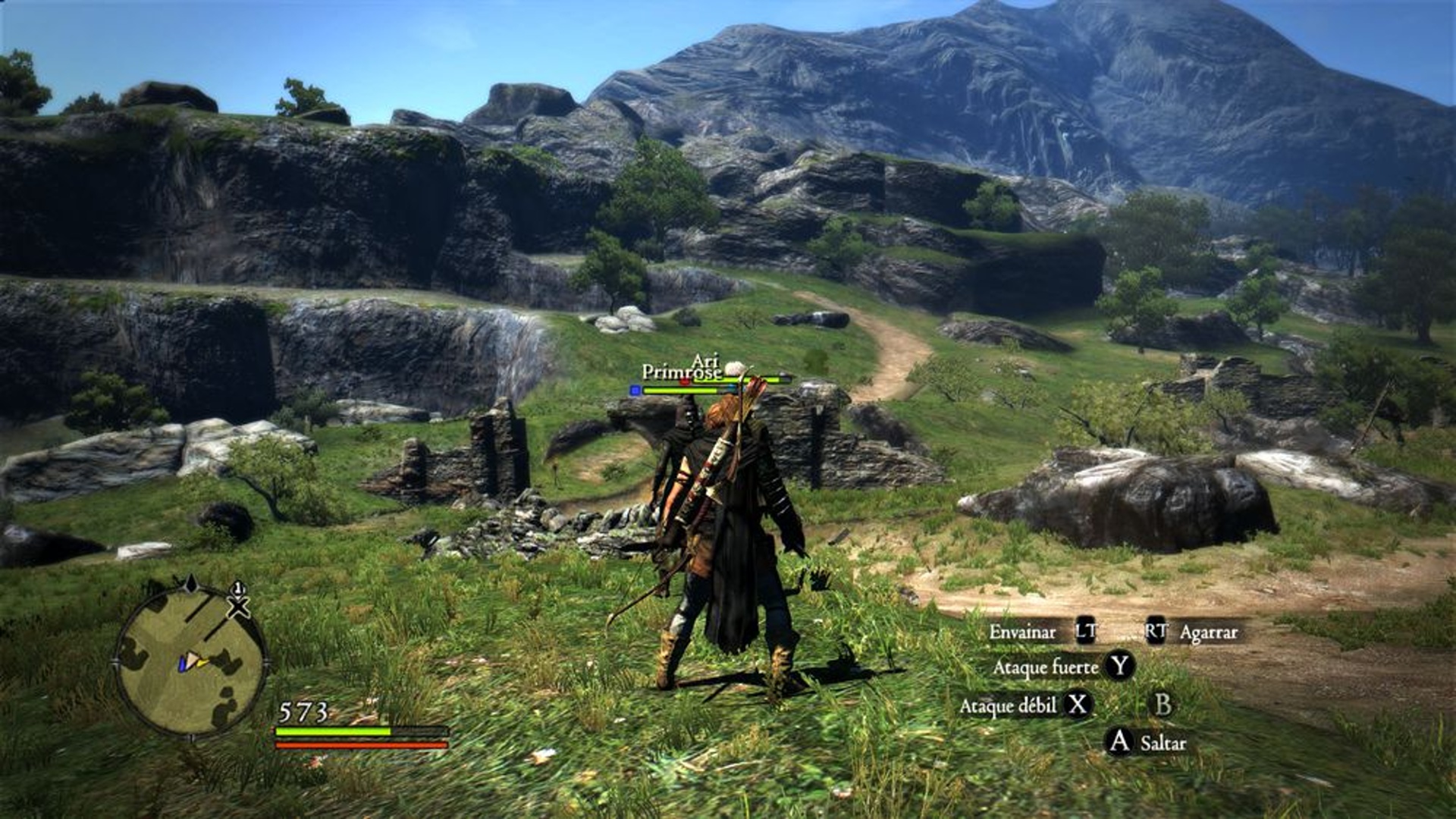Select the crossed-swords quest marker on the minimap
This screenshot has height=819, width=1456.
pyautogui.click(x=238, y=604)
